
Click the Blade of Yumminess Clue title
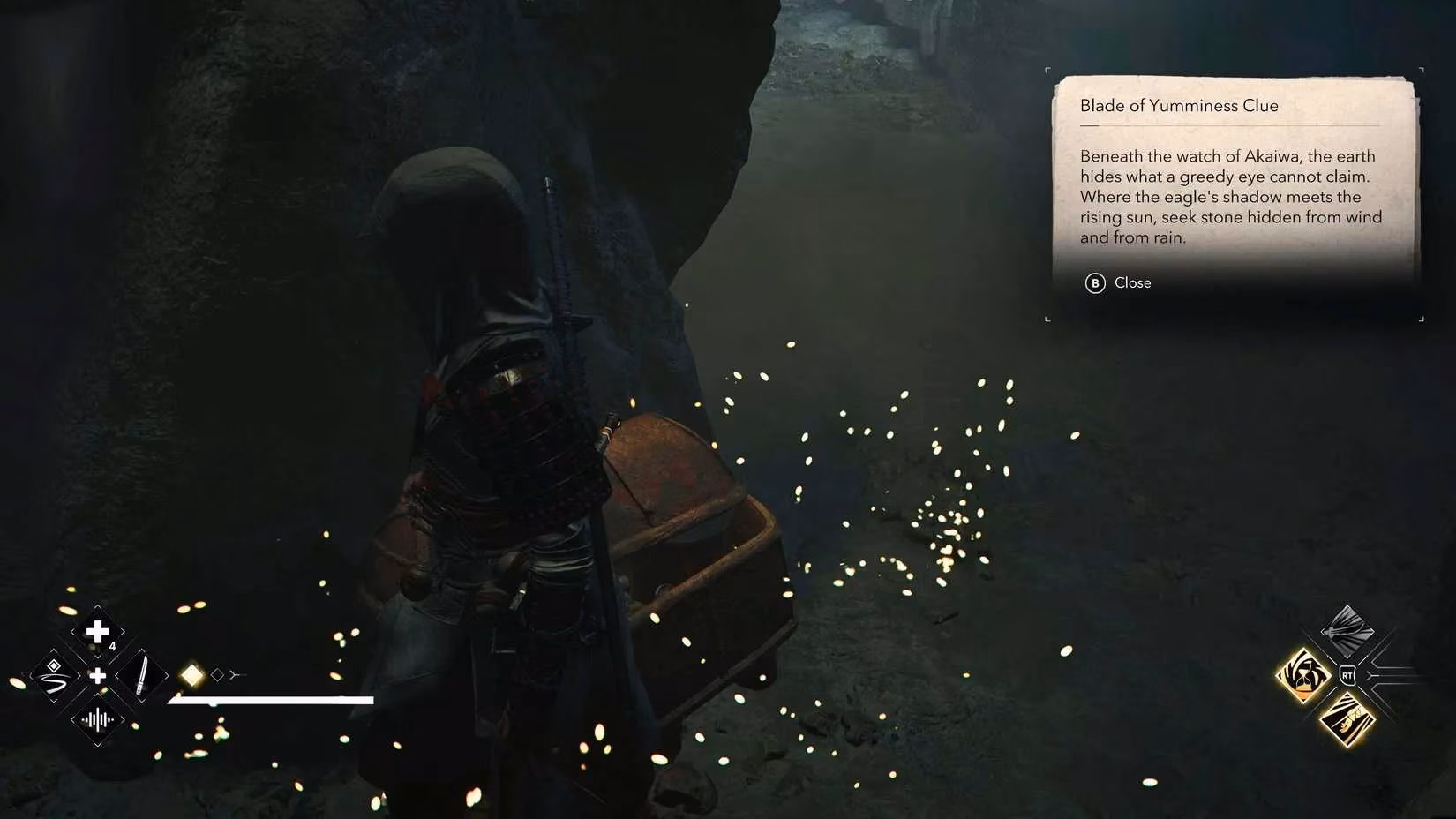click(x=1178, y=105)
